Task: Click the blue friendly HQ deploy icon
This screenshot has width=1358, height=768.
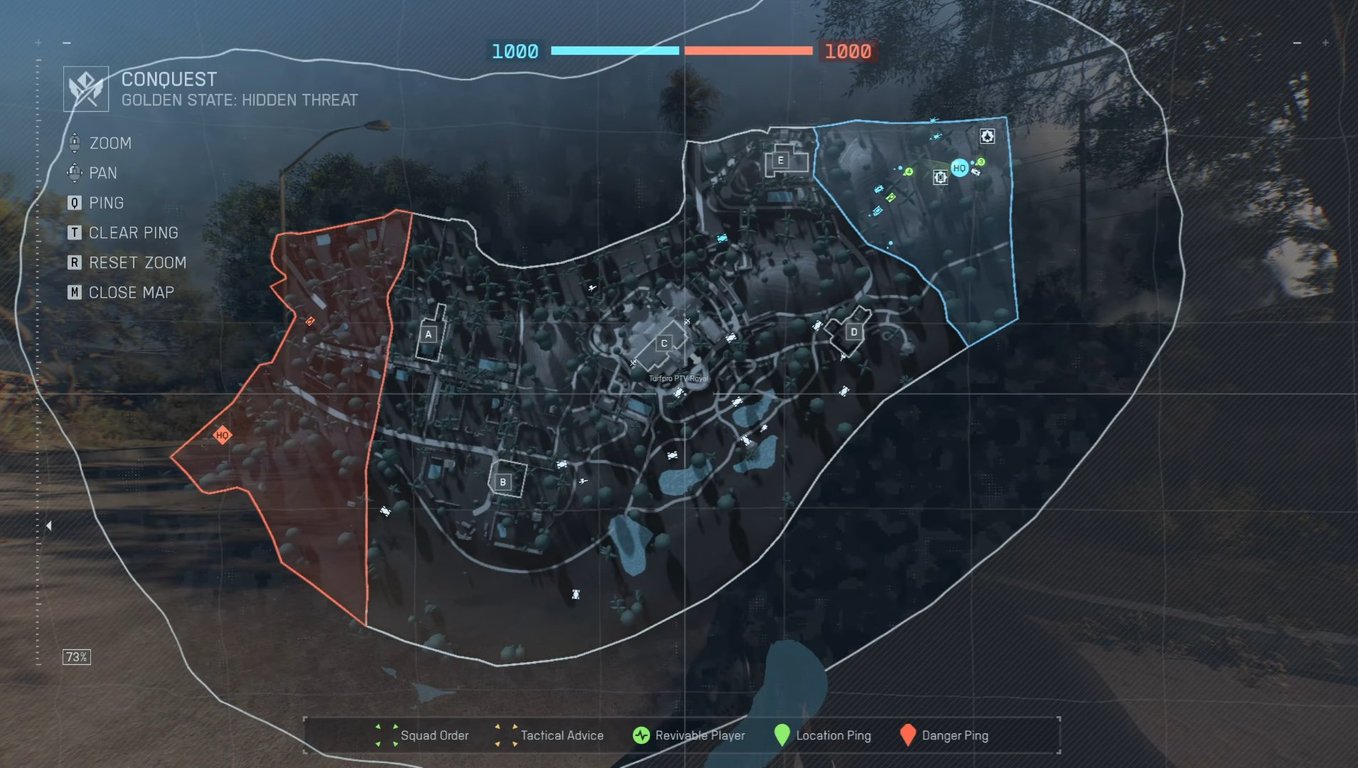Action: click(959, 168)
